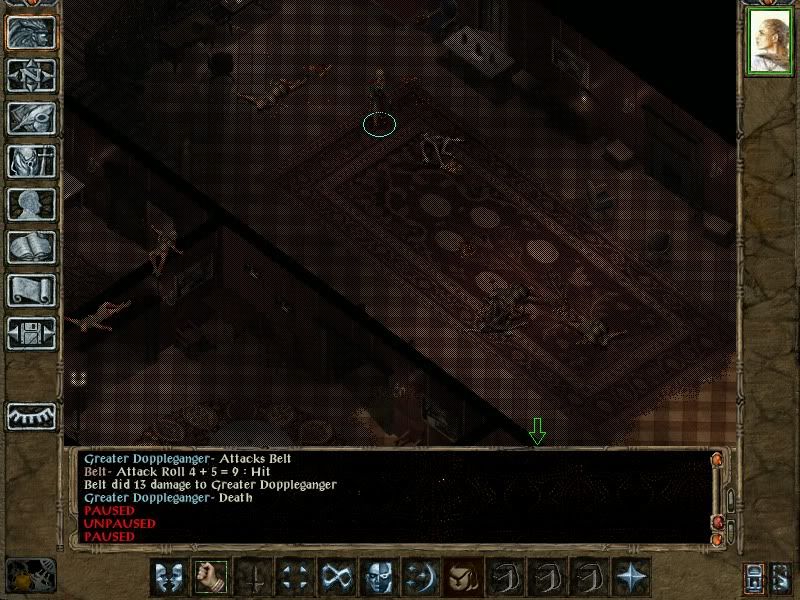Screen dimensions: 800x600
Task: Open the journal quill icon
Action: coord(30,118)
